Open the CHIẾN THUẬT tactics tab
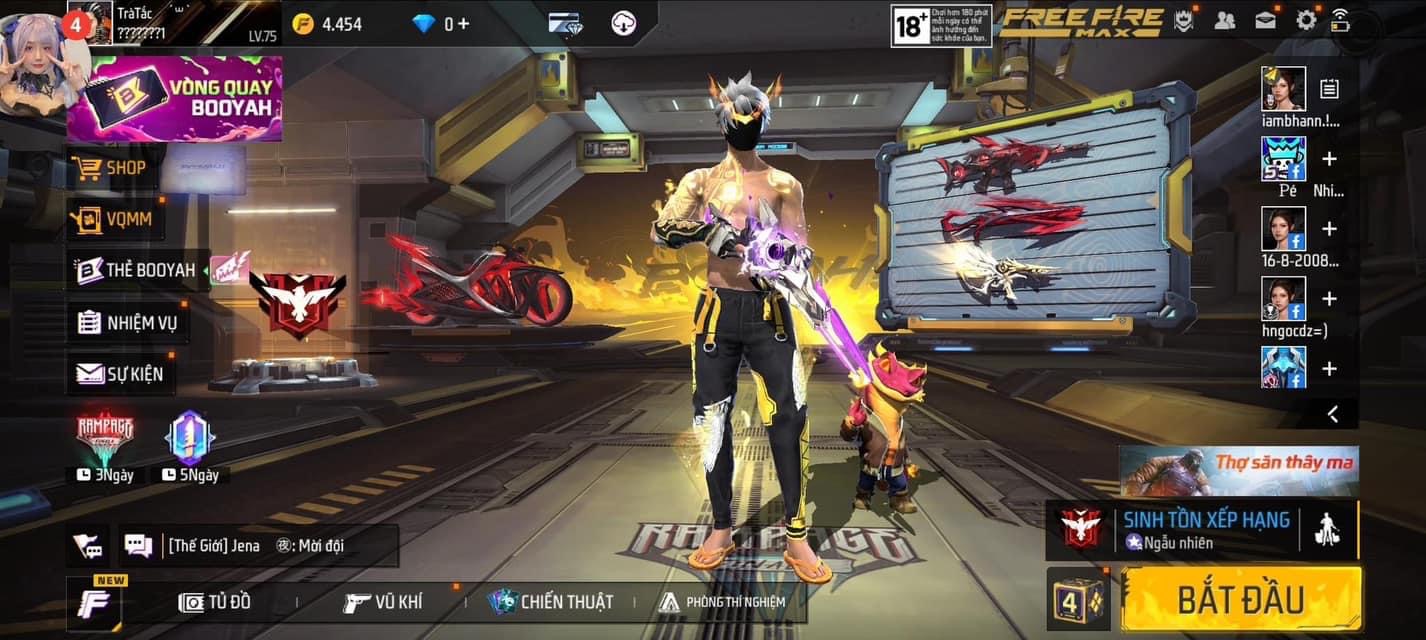Image resolution: width=1426 pixels, height=640 pixels. 550,602
